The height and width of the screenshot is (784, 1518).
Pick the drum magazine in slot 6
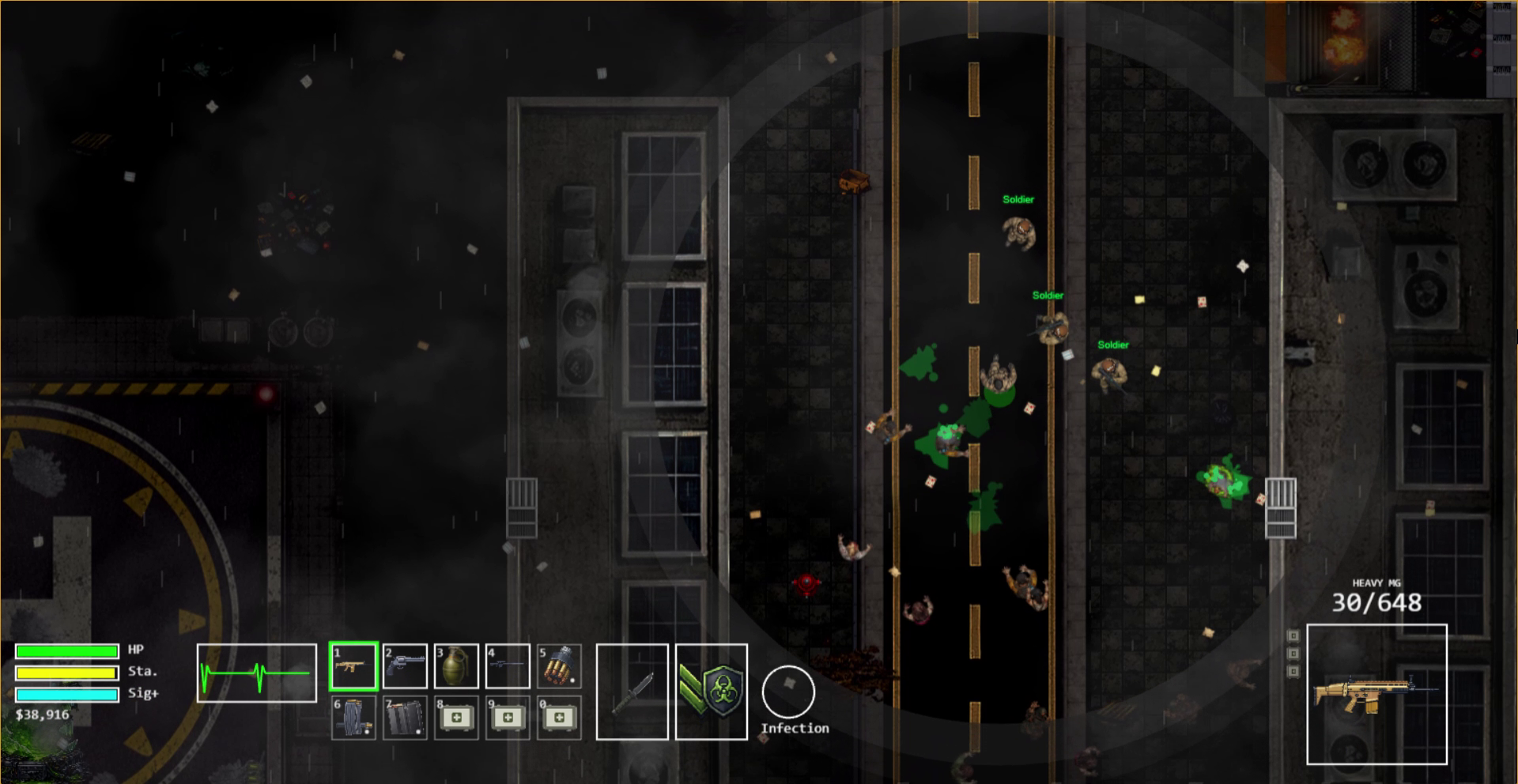click(x=353, y=718)
